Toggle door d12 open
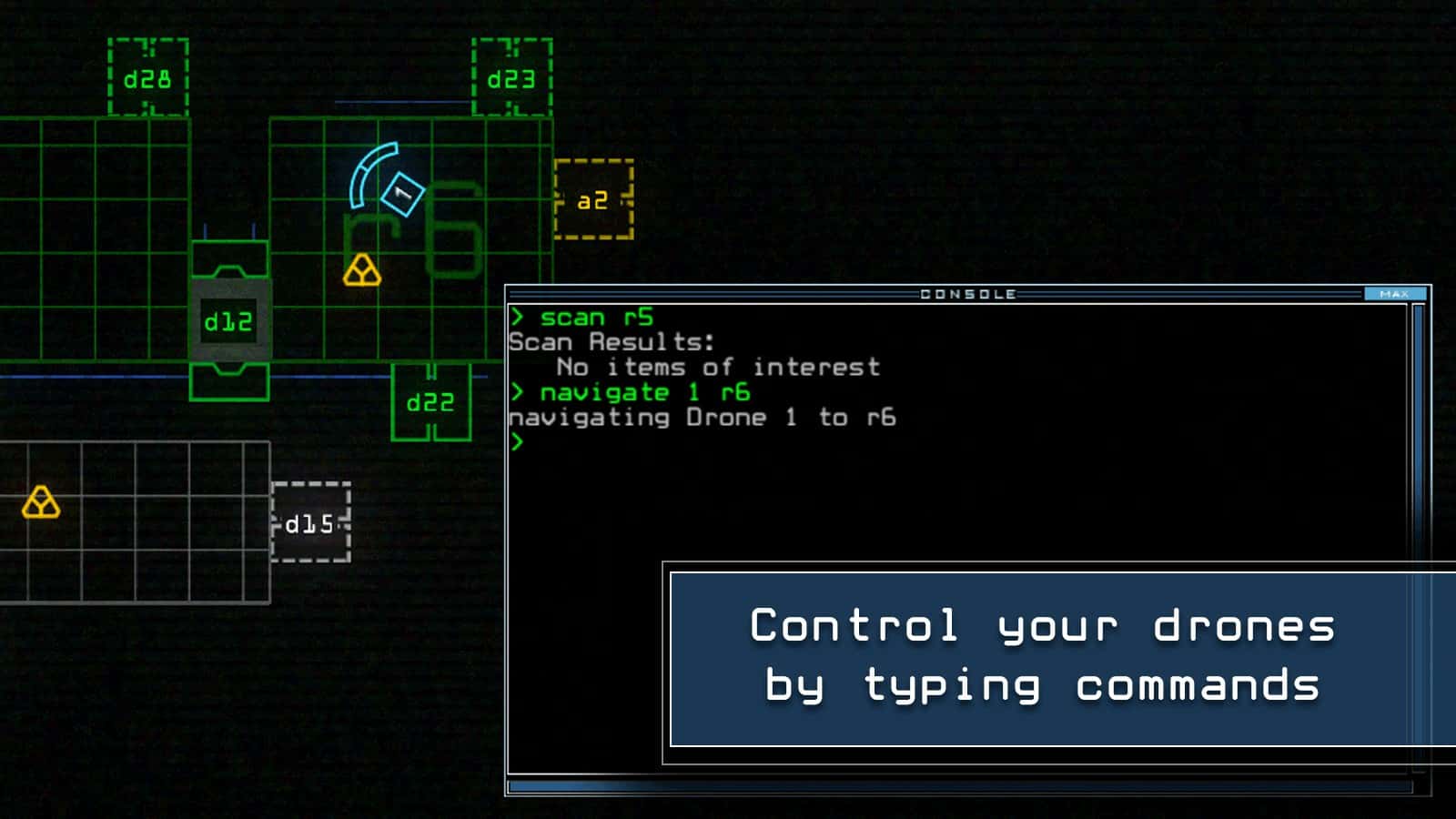This screenshot has width=1456, height=819. point(228,320)
